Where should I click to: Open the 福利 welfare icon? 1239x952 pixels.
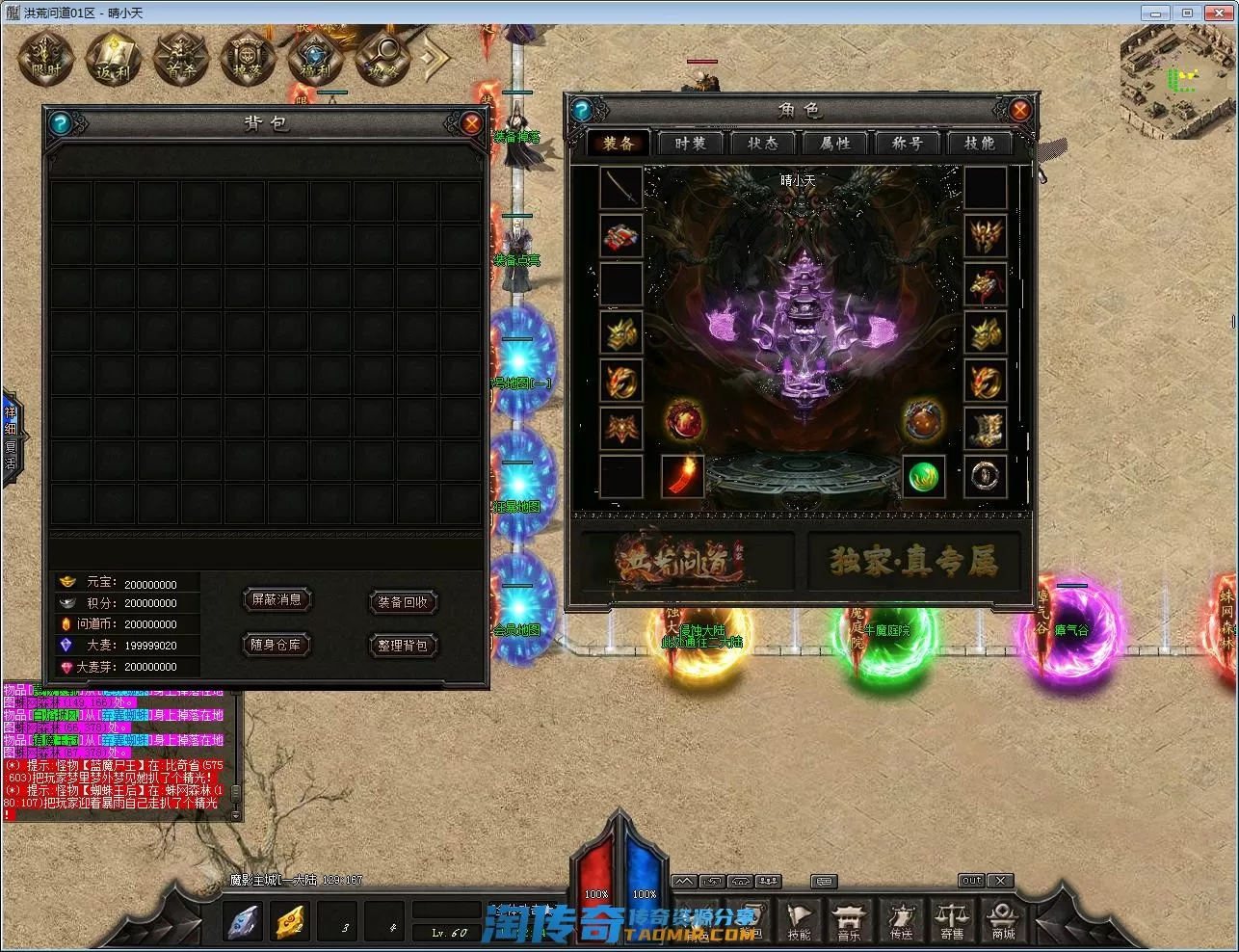point(315,58)
